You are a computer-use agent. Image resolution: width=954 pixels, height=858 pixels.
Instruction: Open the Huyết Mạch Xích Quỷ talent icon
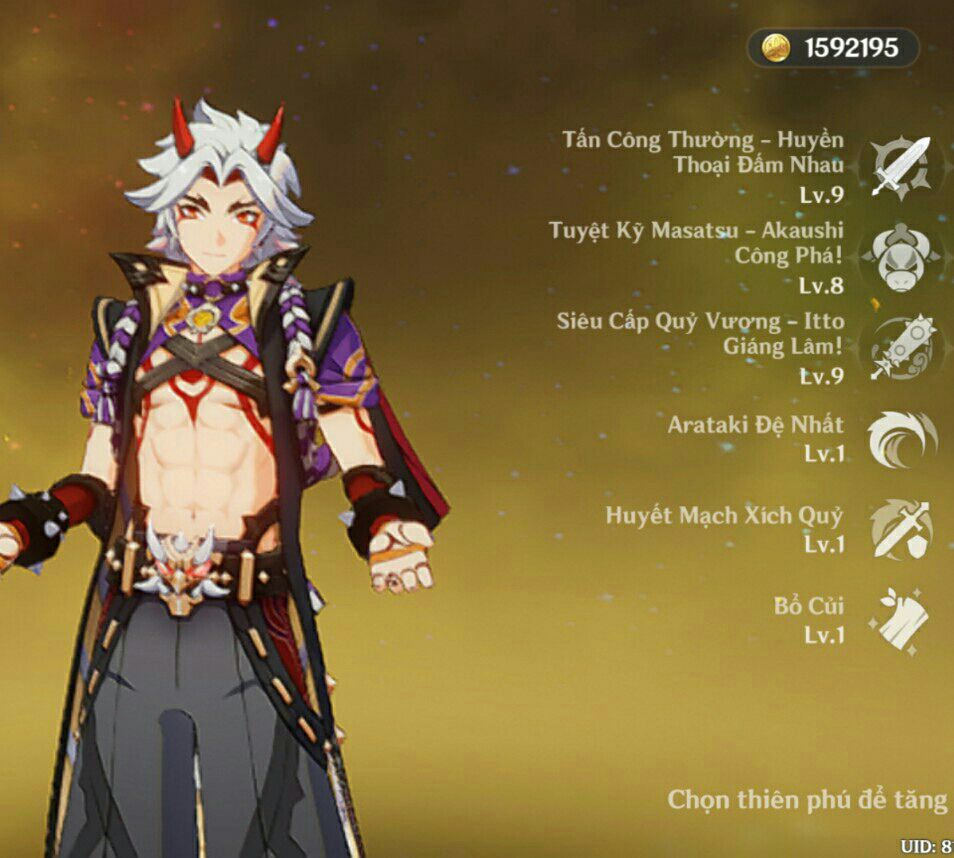pyautogui.click(x=900, y=530)
